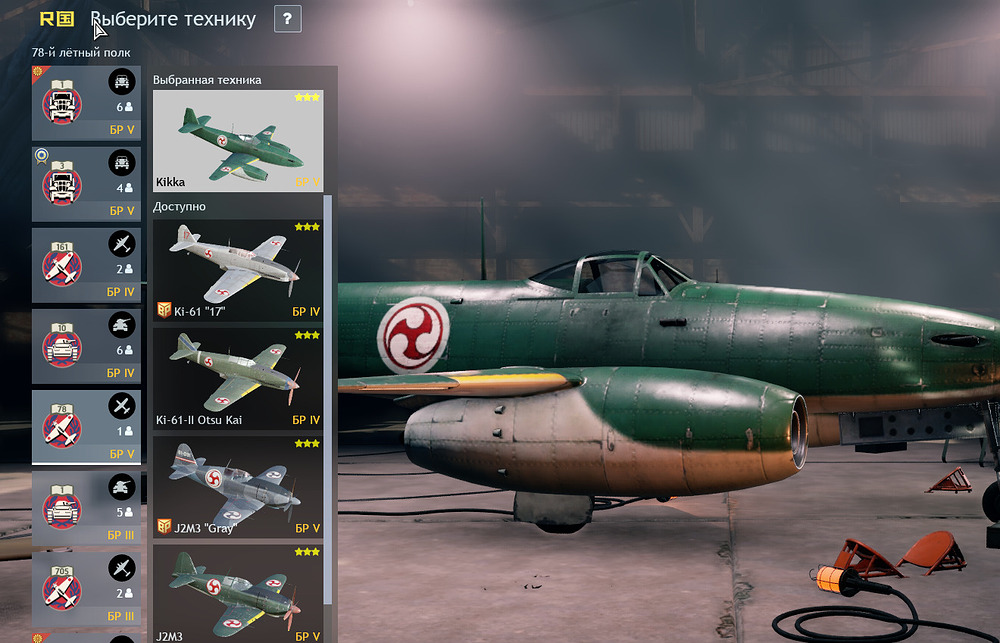The image size is (1000, 643).
Task: Select the J2M3 "Gray" fighter
Action: pyautogui.click(x=238, y=486)
